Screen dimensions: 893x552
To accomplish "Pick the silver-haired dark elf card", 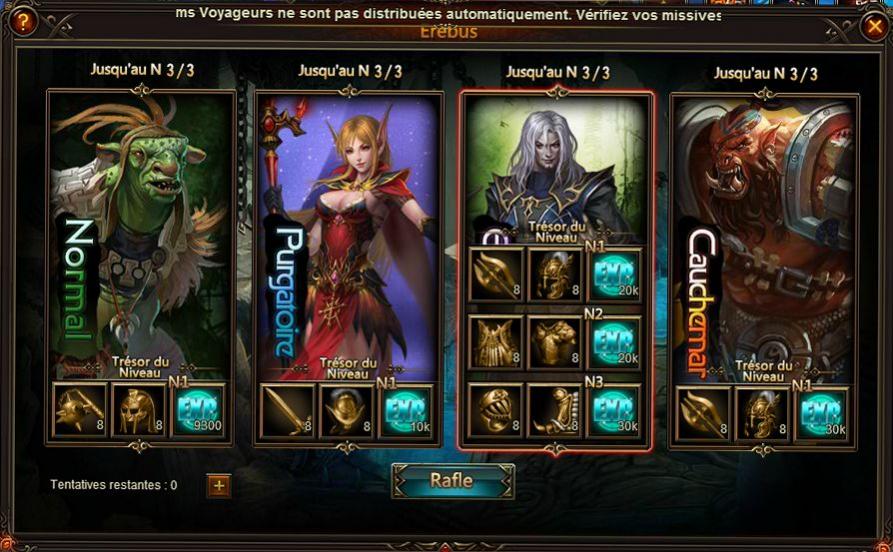I will (x=556, y=170).
